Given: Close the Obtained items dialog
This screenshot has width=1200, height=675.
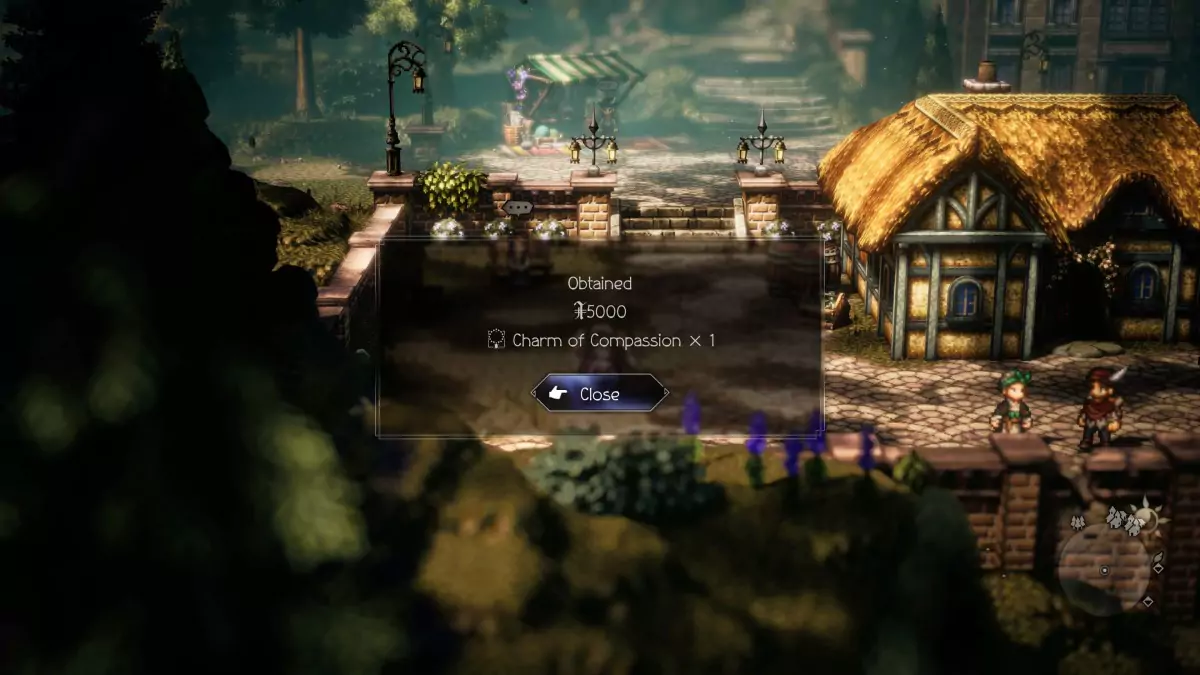Looking at the screenshot, I should pyautogui.click(x=599, y=394).
